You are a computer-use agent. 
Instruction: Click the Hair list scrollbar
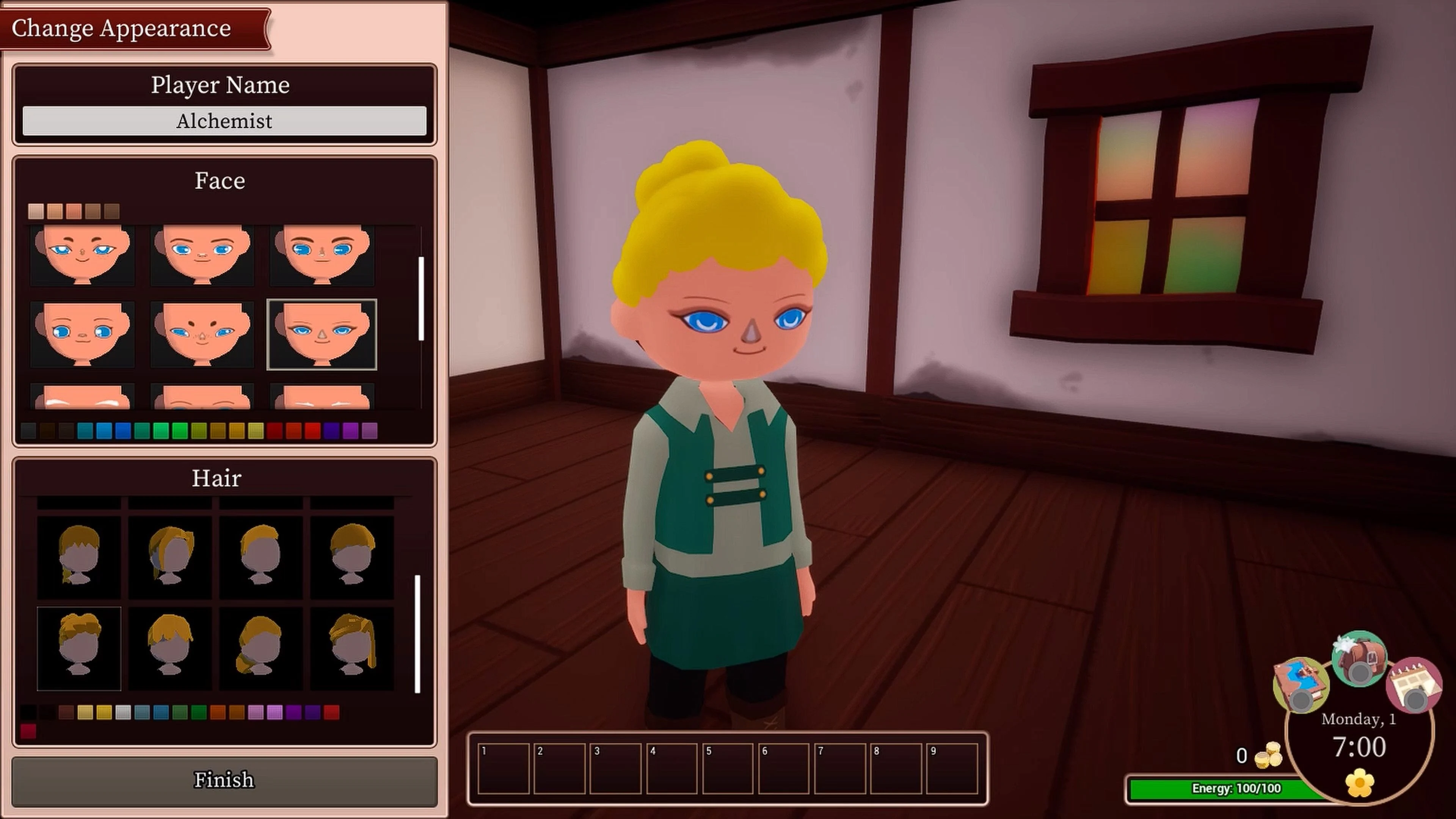[418, 630]
